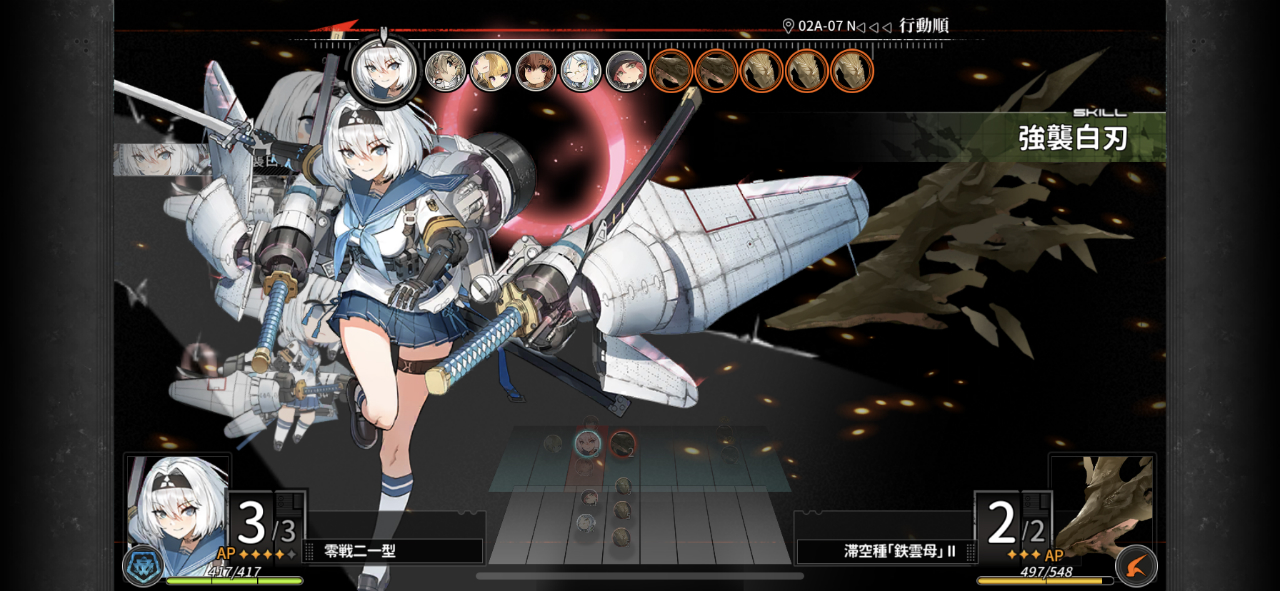
Task: Tap the first orange-ringed enemy turn portrait
Action: point(671,71)
